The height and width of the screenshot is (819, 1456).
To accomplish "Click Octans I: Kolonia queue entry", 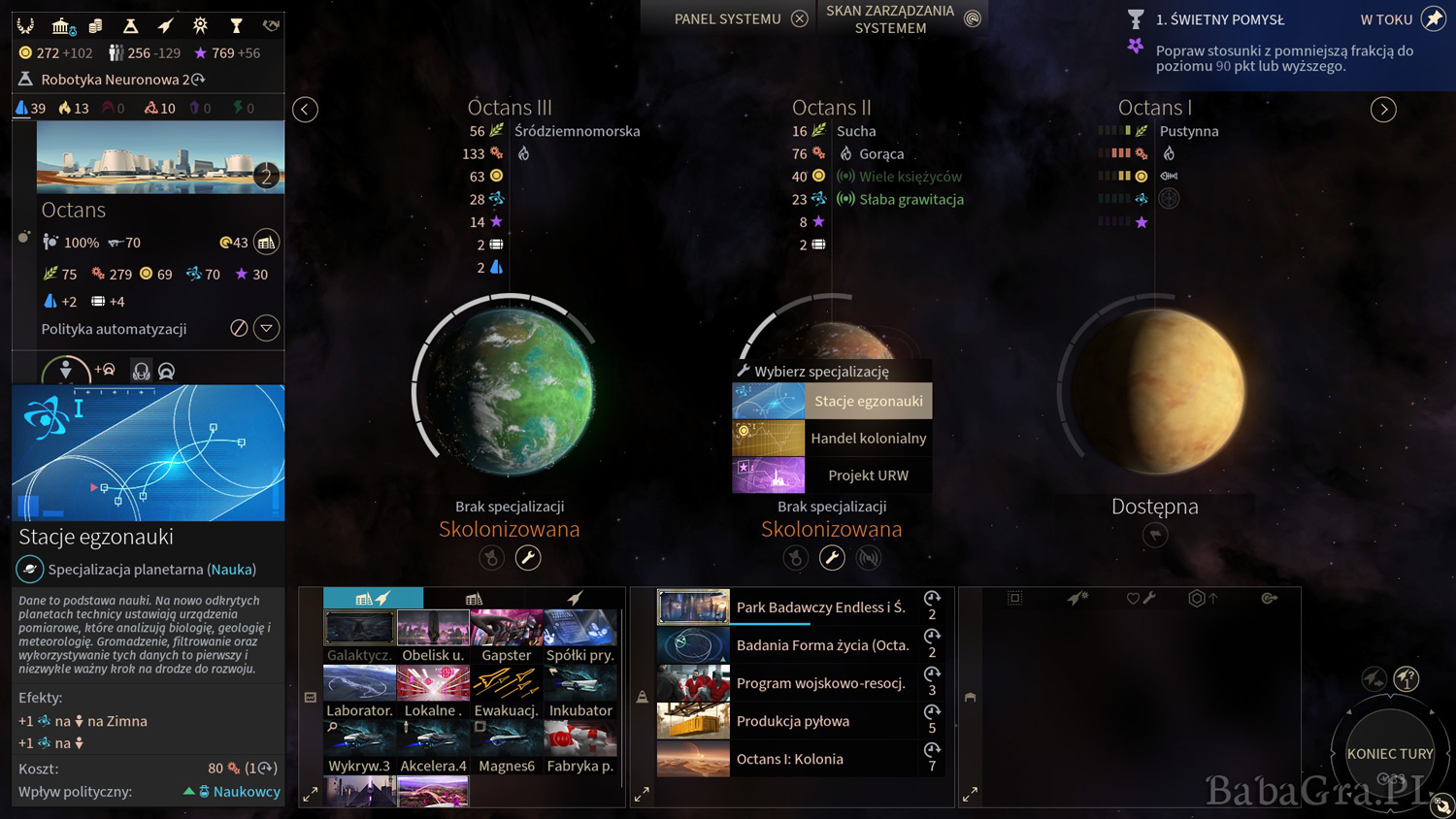I will click(786, 759).
